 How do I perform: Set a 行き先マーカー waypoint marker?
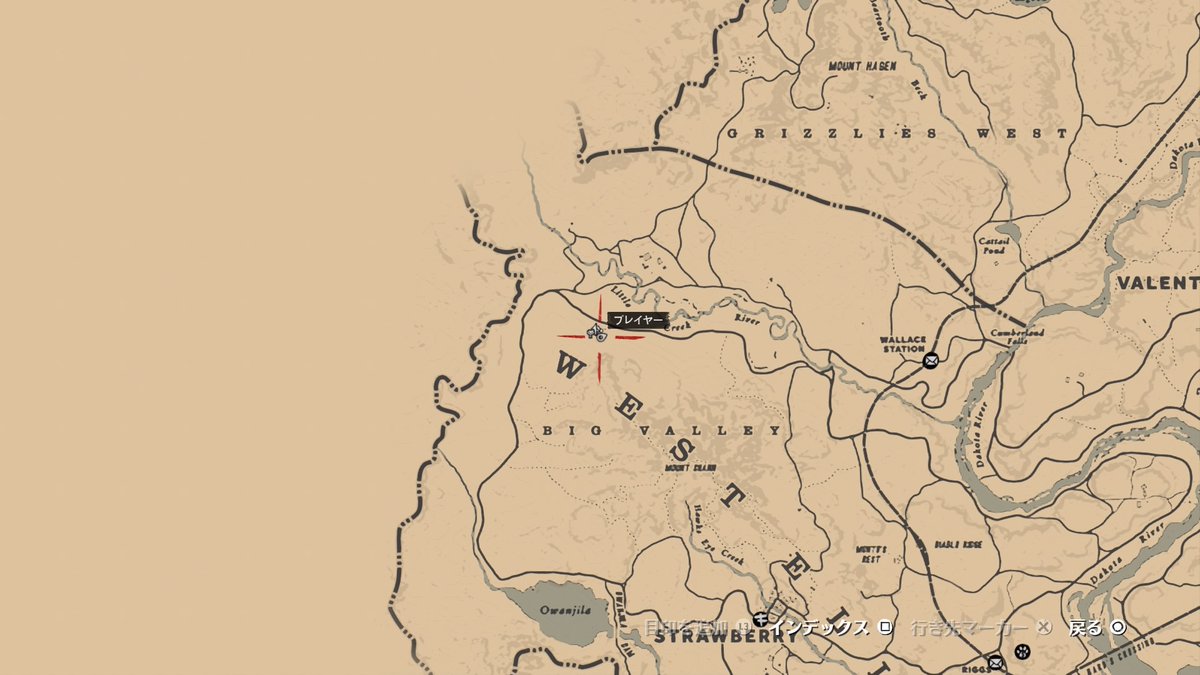coord(980,628)
